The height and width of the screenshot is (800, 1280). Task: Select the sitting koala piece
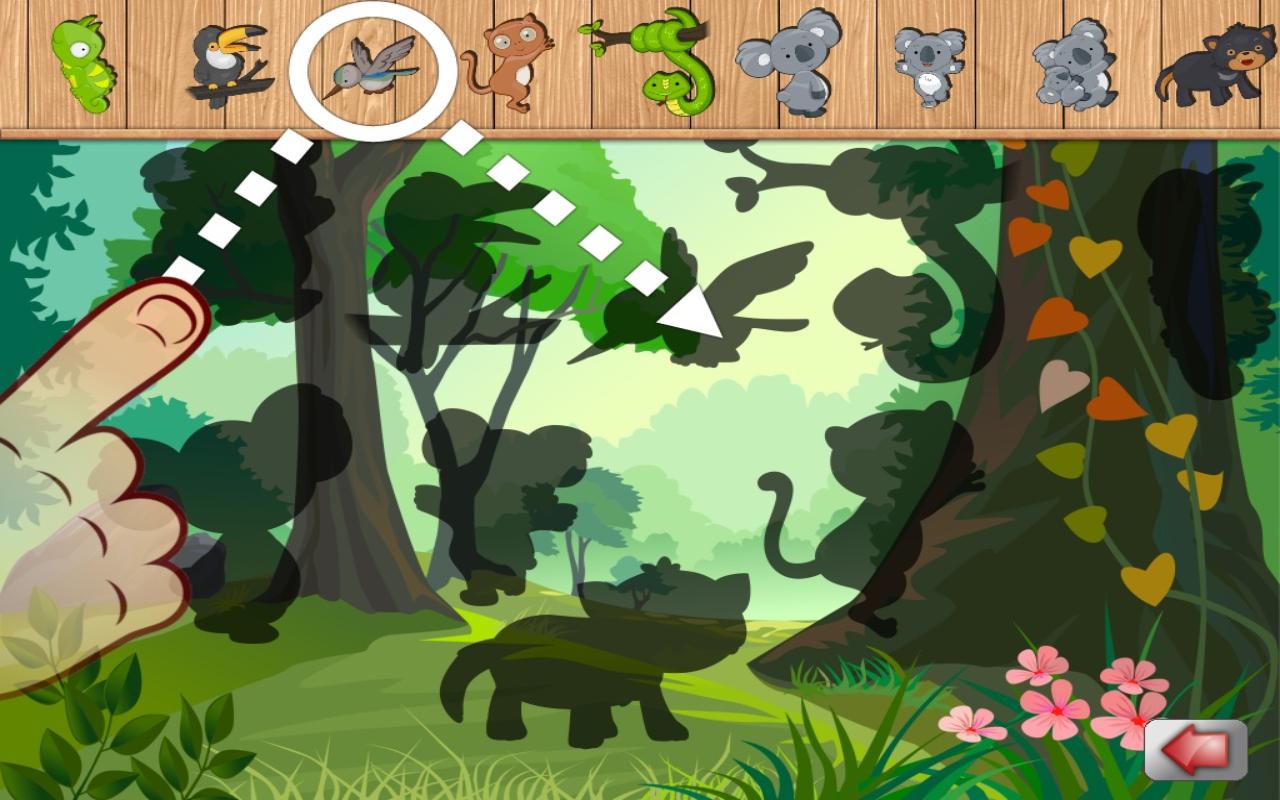(x=790, y=65)
